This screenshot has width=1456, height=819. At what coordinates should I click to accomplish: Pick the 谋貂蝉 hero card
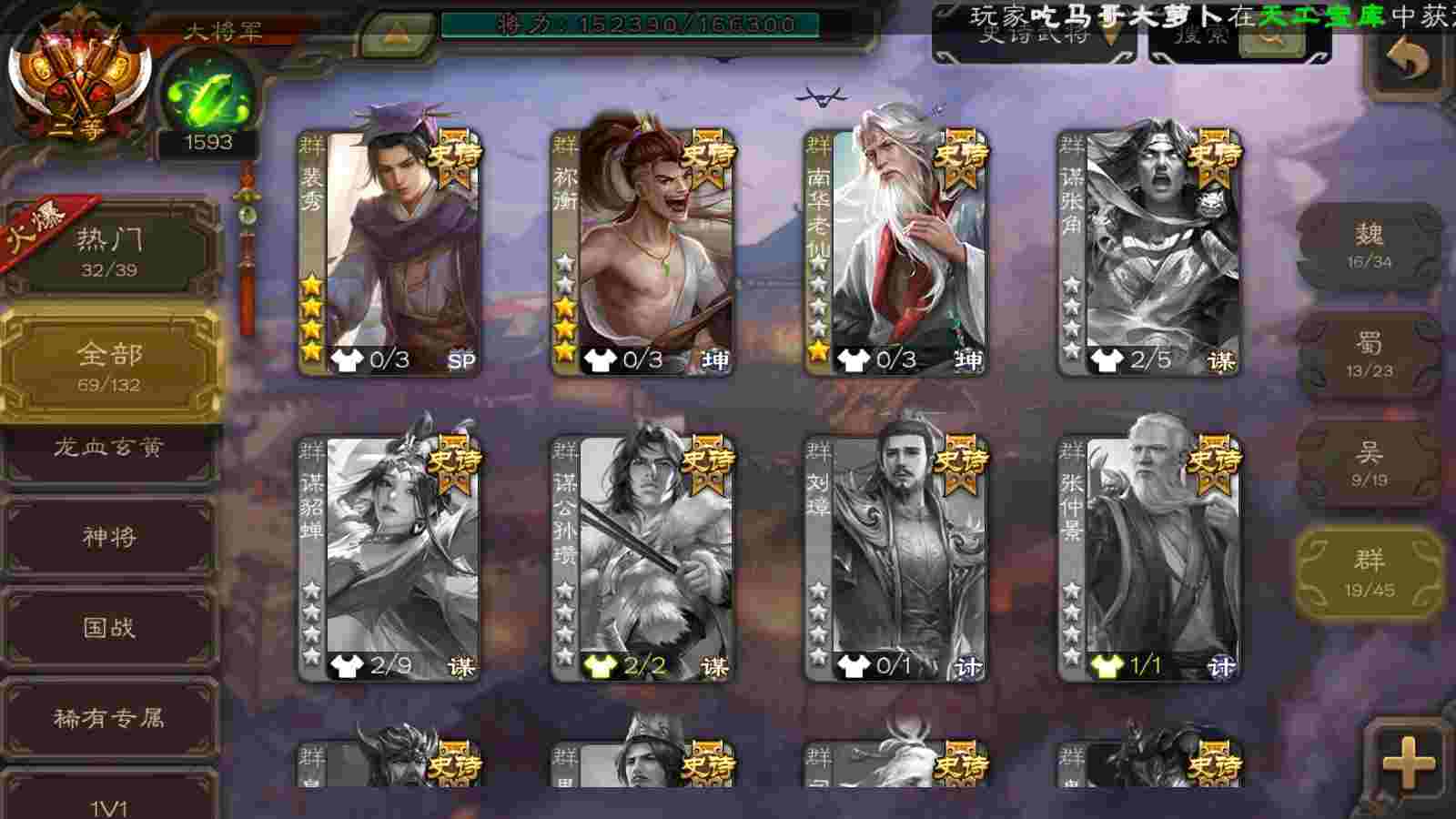389,559
